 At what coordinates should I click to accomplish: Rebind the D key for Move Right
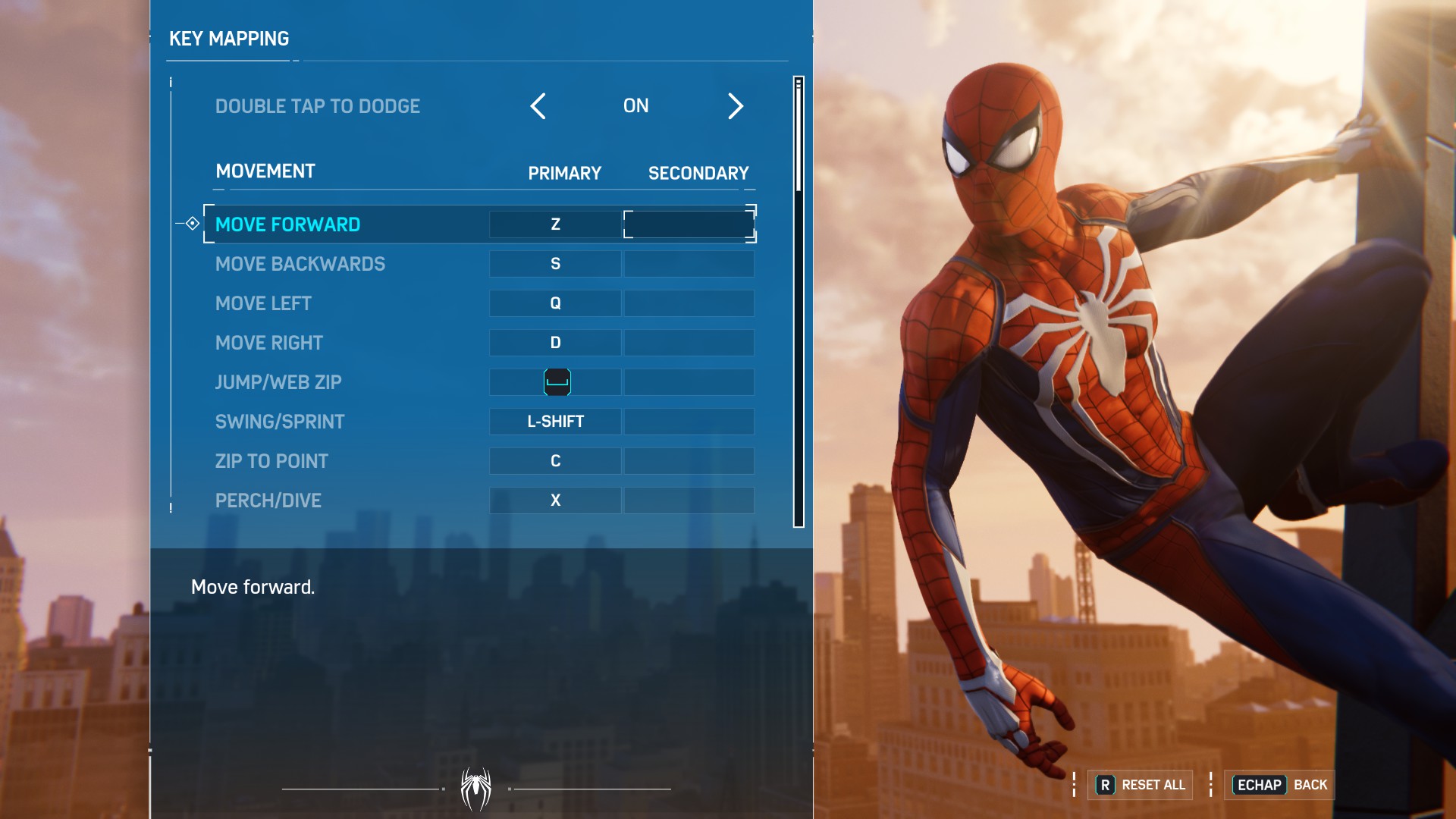(x=556, y=343)
